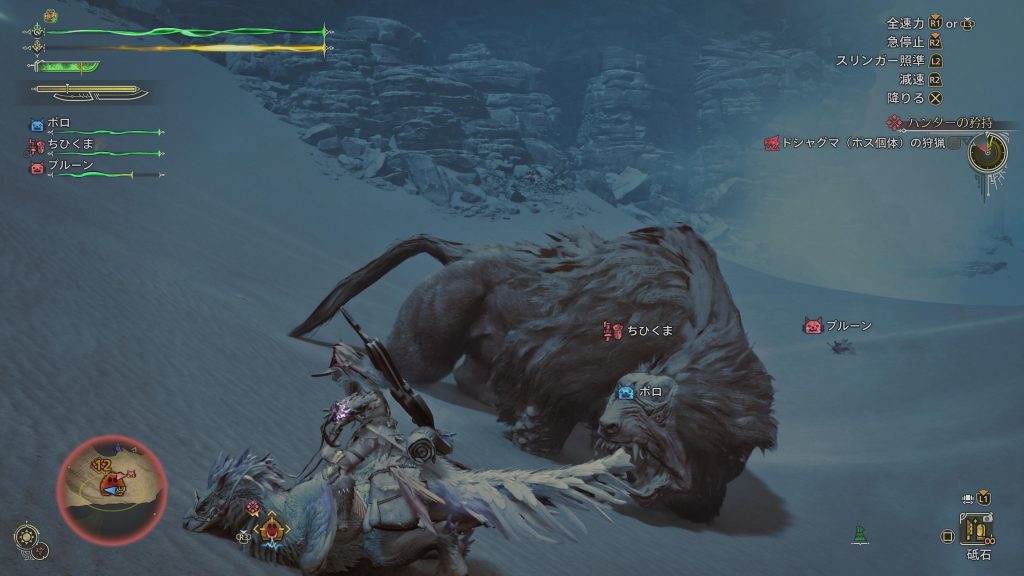Select the whetstone (砥石) item slot
Screen dimensions: 1024x576
(975, 529)
